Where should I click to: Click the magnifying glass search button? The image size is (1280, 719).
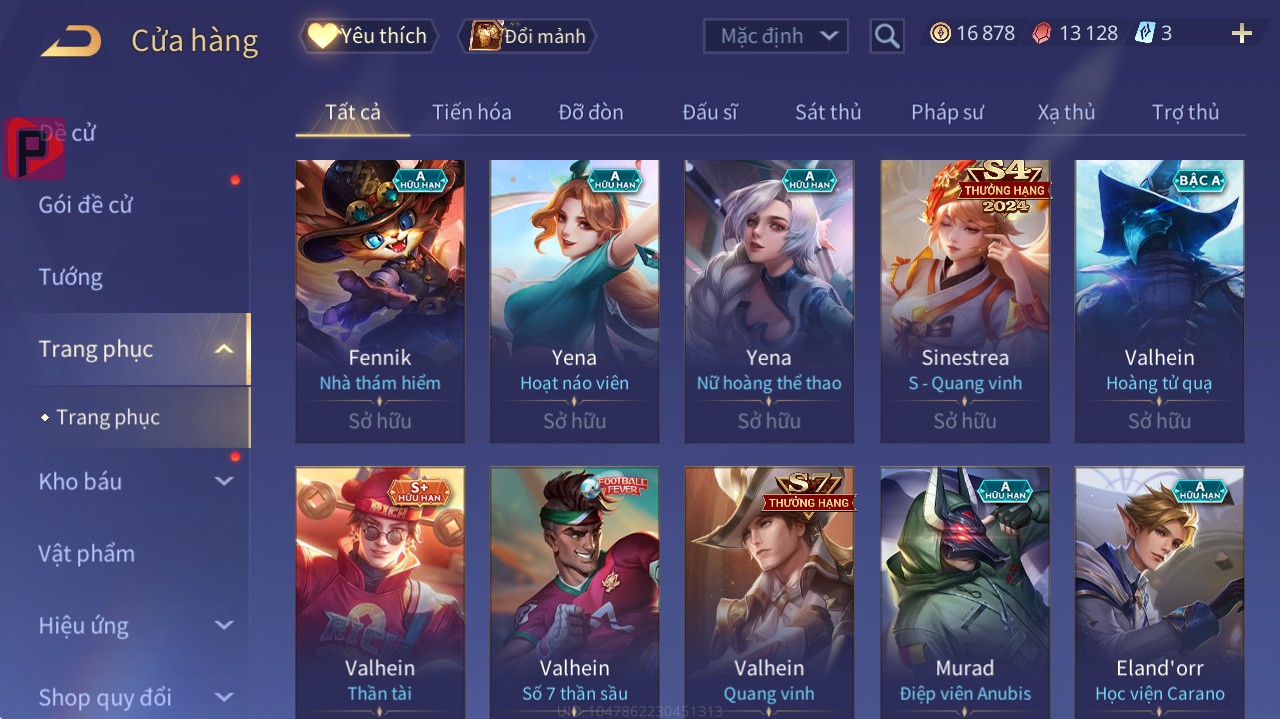click(886, 36)
